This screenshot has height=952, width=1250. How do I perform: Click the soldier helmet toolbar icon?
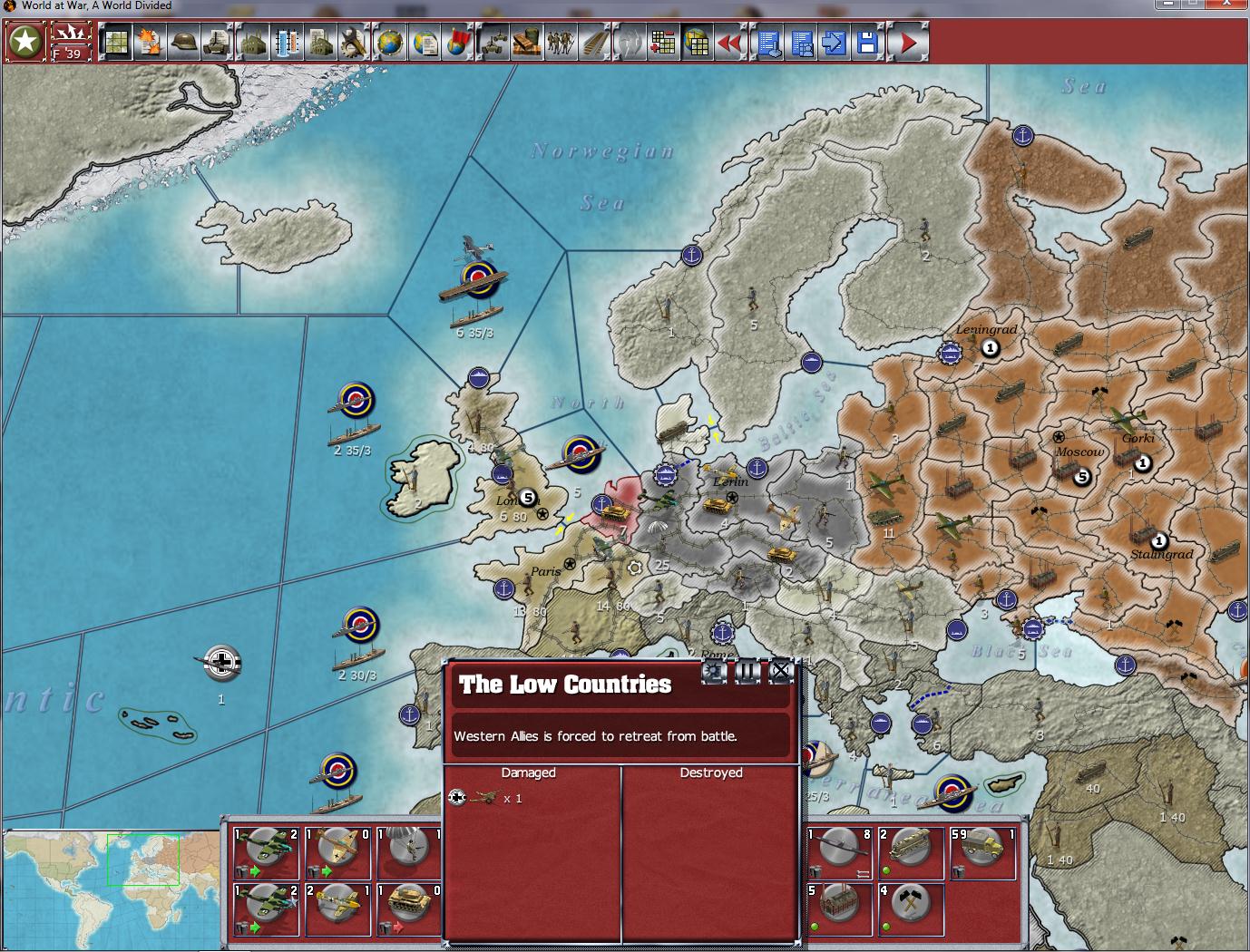184,43
